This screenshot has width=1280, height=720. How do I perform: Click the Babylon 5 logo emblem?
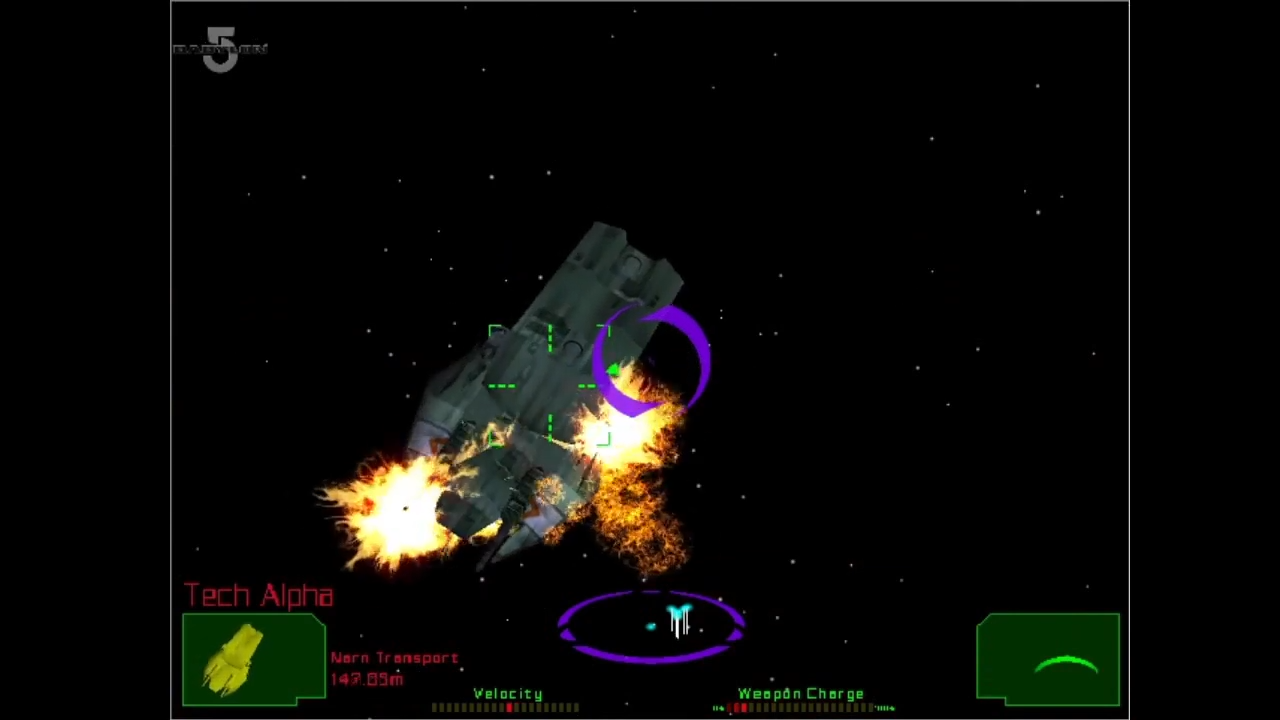pyautogui.click(x=220, y=50)
